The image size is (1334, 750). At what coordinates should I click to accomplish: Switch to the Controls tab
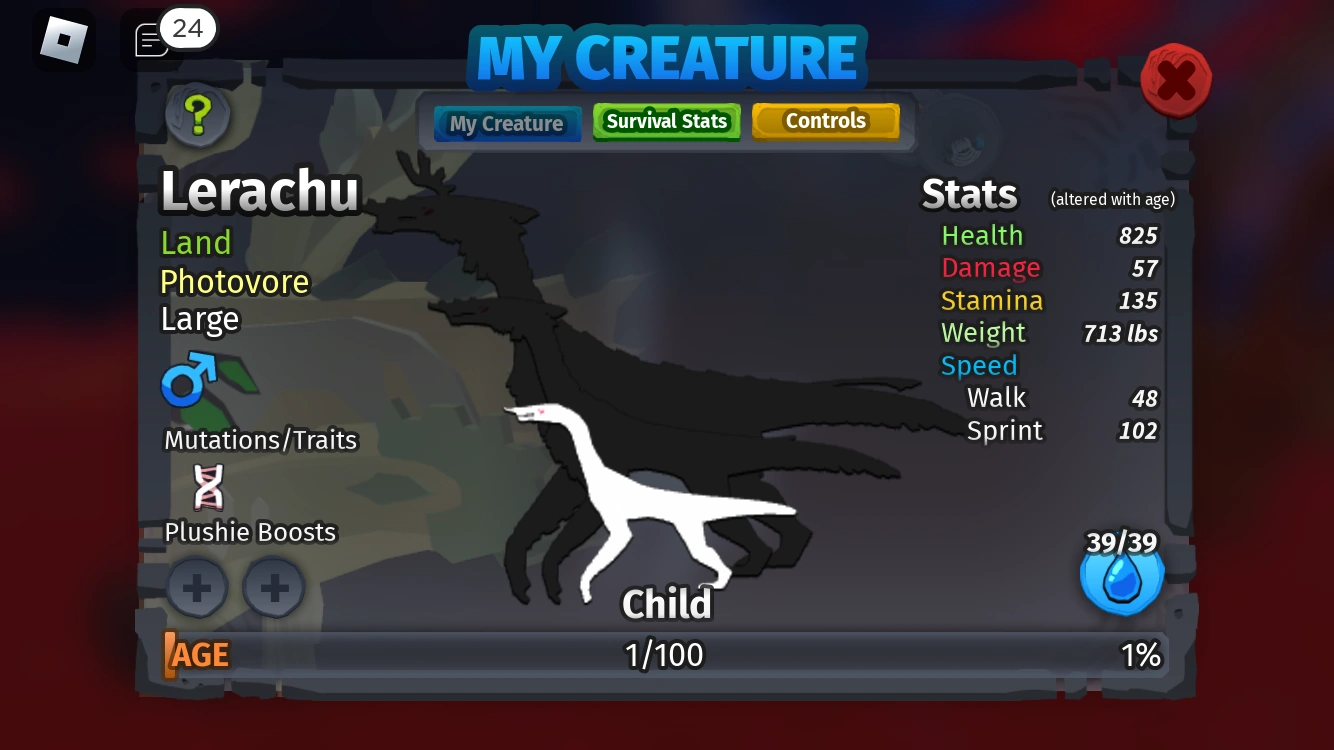click(826, 120)
